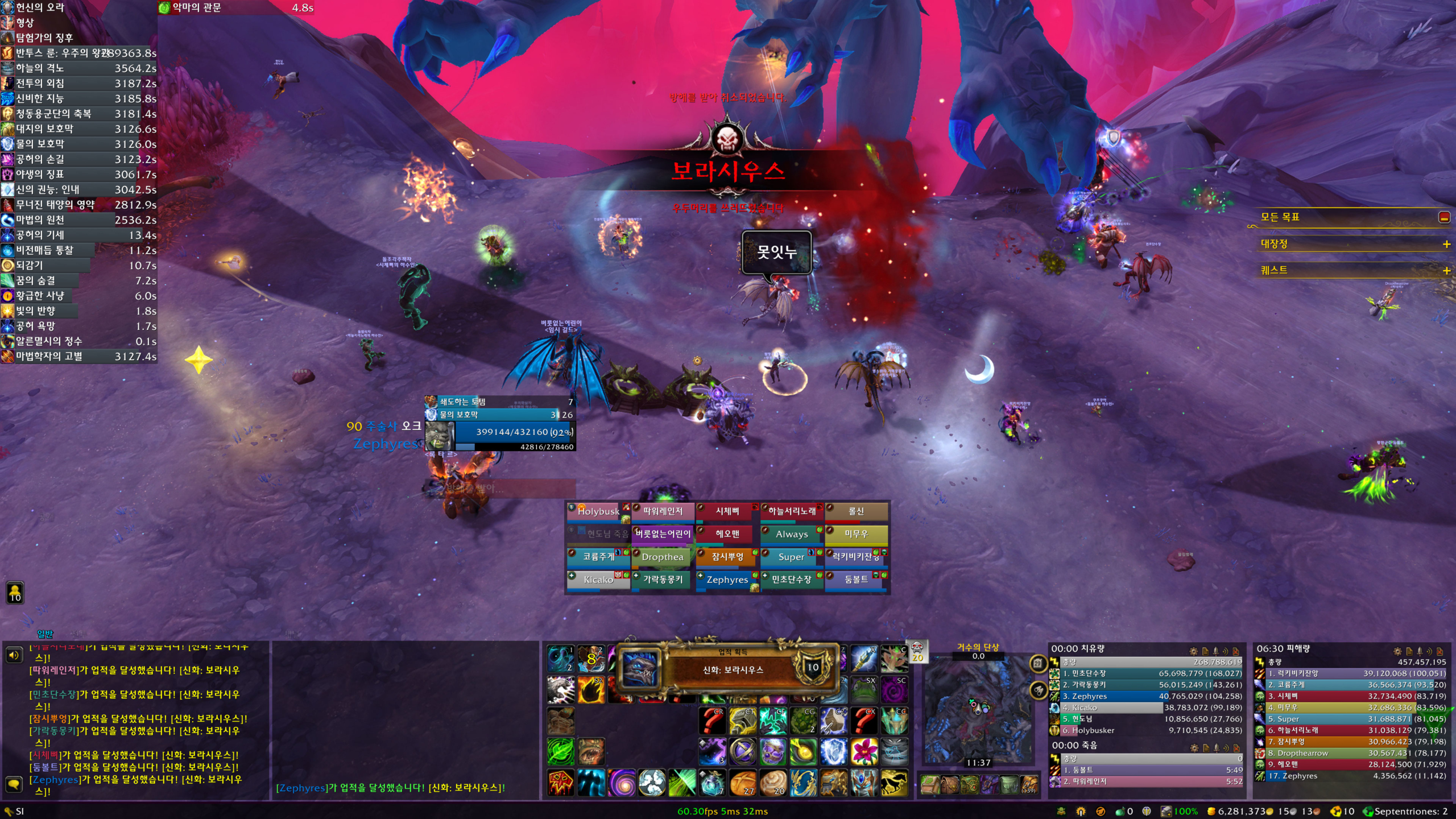The height and width of the screenshot is (819, 1456).
Task: Open the minimap calendar button
Action: pos(1038,663)
